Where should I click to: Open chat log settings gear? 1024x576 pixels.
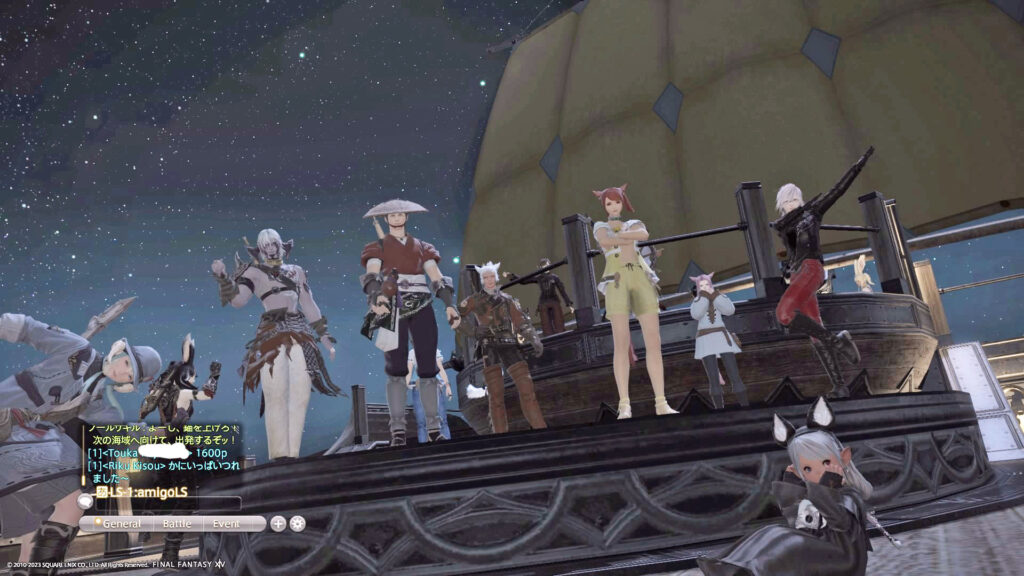(x=298, y=523)
